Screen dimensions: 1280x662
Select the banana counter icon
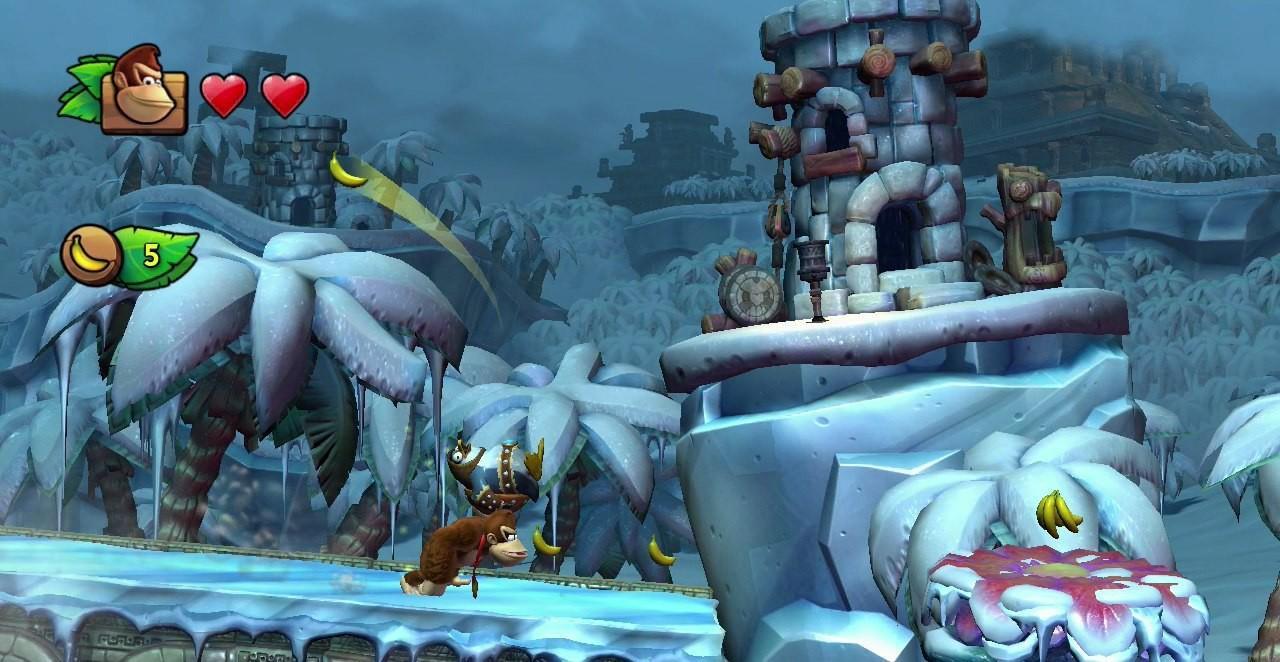click(91, 254)
